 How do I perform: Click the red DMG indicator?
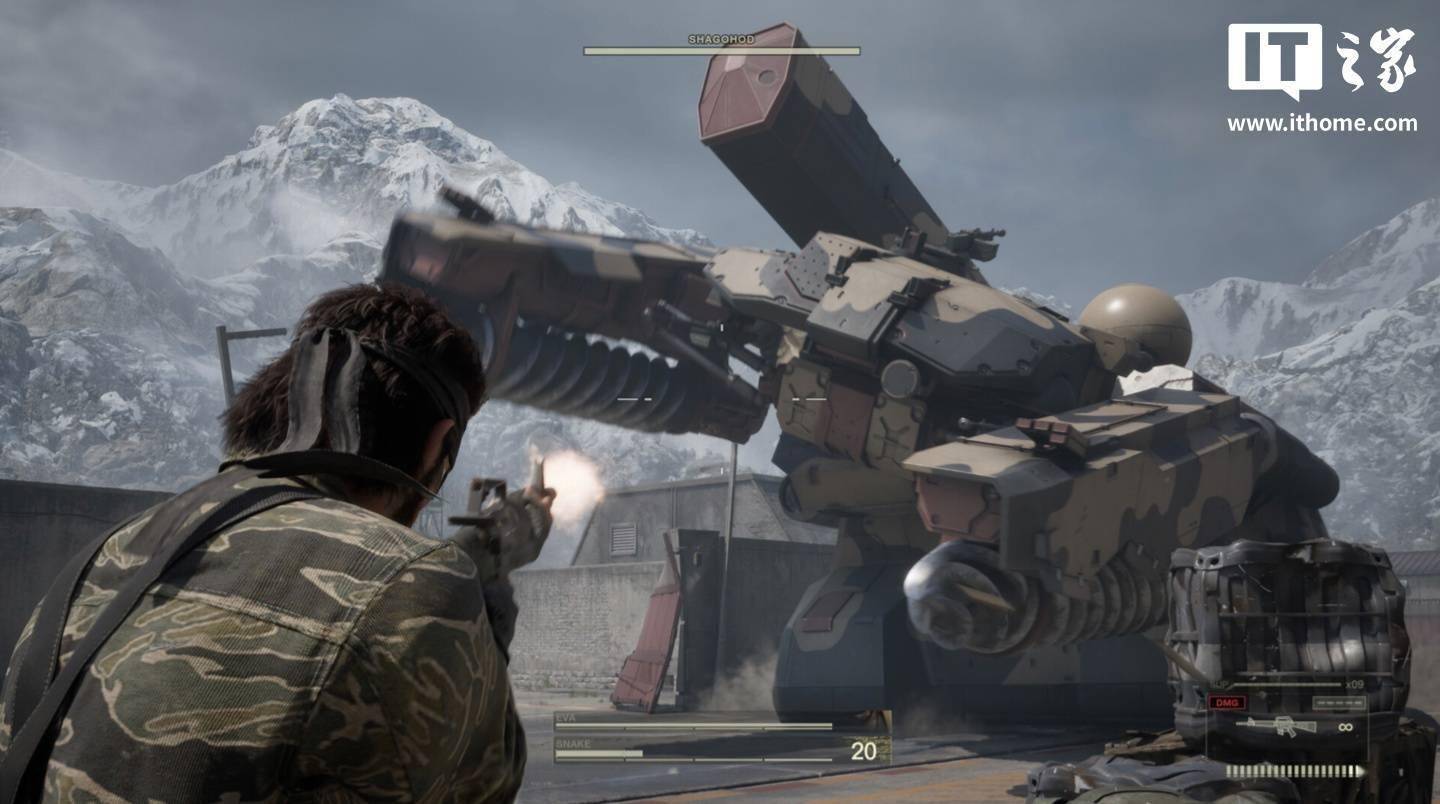[x=1227, y=702]
